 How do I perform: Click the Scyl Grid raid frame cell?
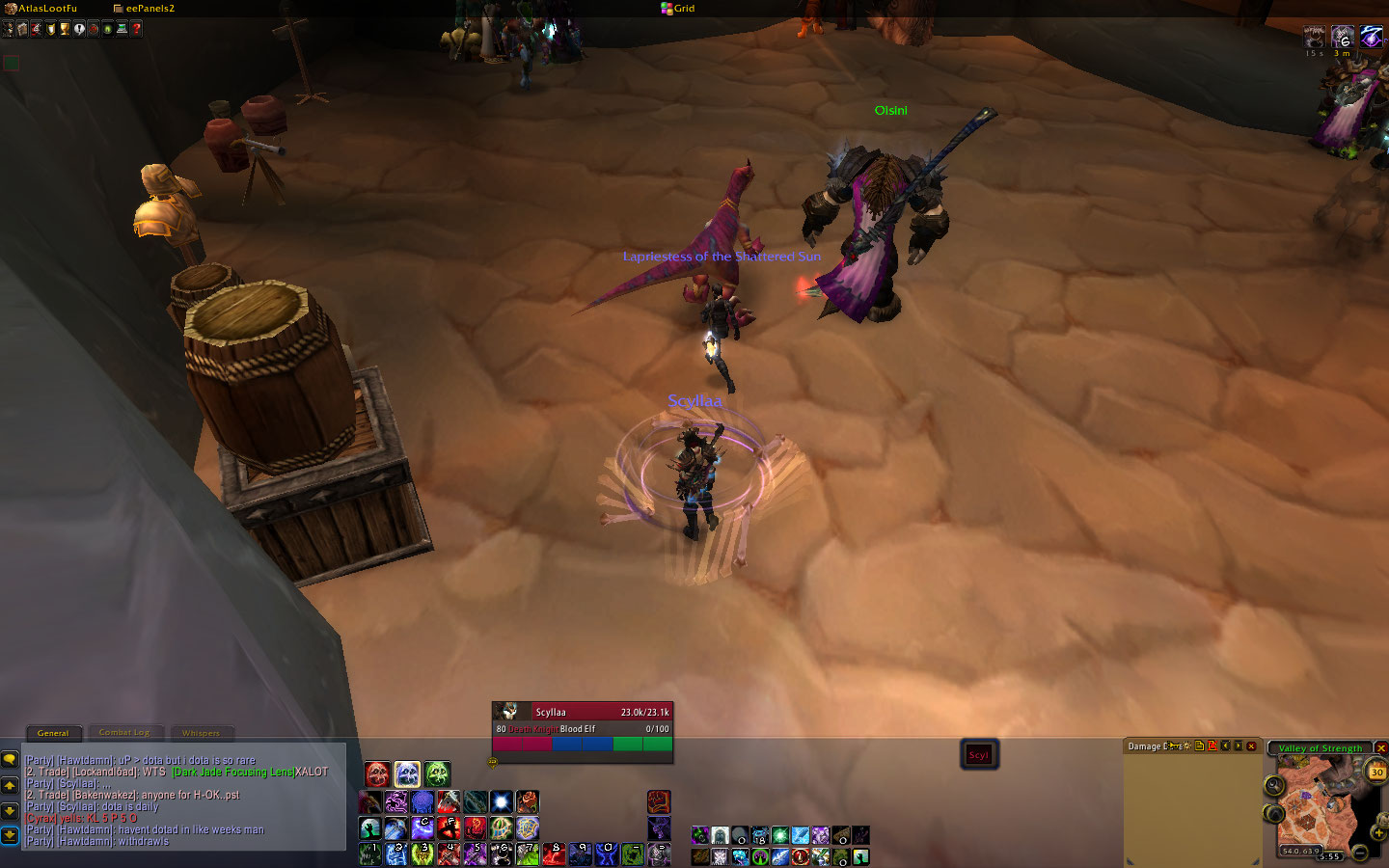tap(979, 754)
